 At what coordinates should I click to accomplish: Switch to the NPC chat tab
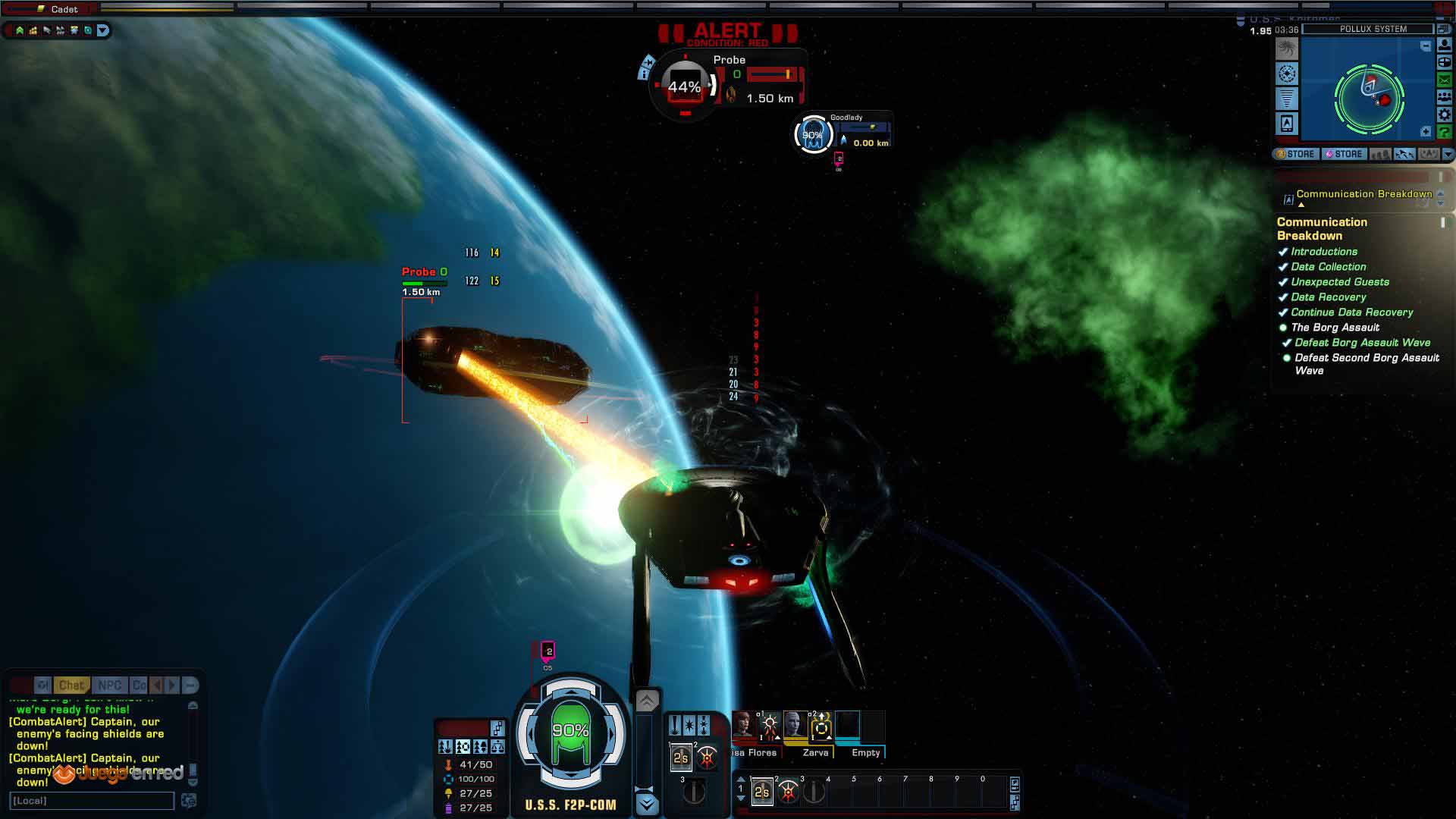click(109, 686)
